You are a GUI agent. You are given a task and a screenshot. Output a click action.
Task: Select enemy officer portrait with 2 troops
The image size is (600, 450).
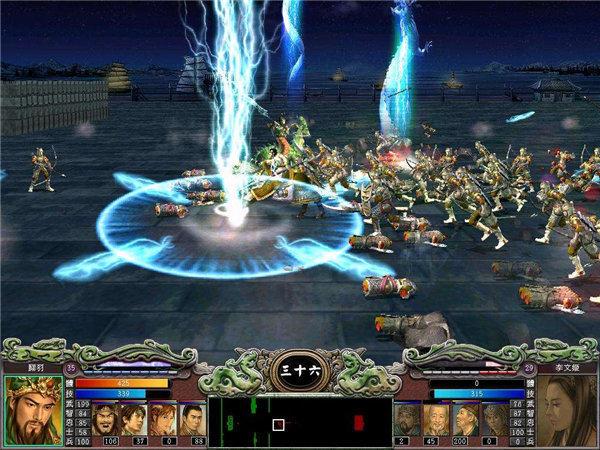click(407, 416)
